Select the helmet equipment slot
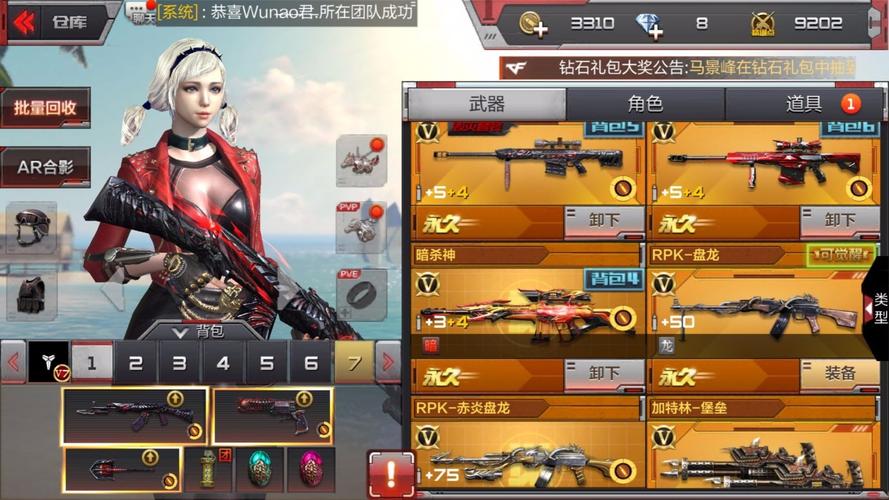 pos(31,227)
